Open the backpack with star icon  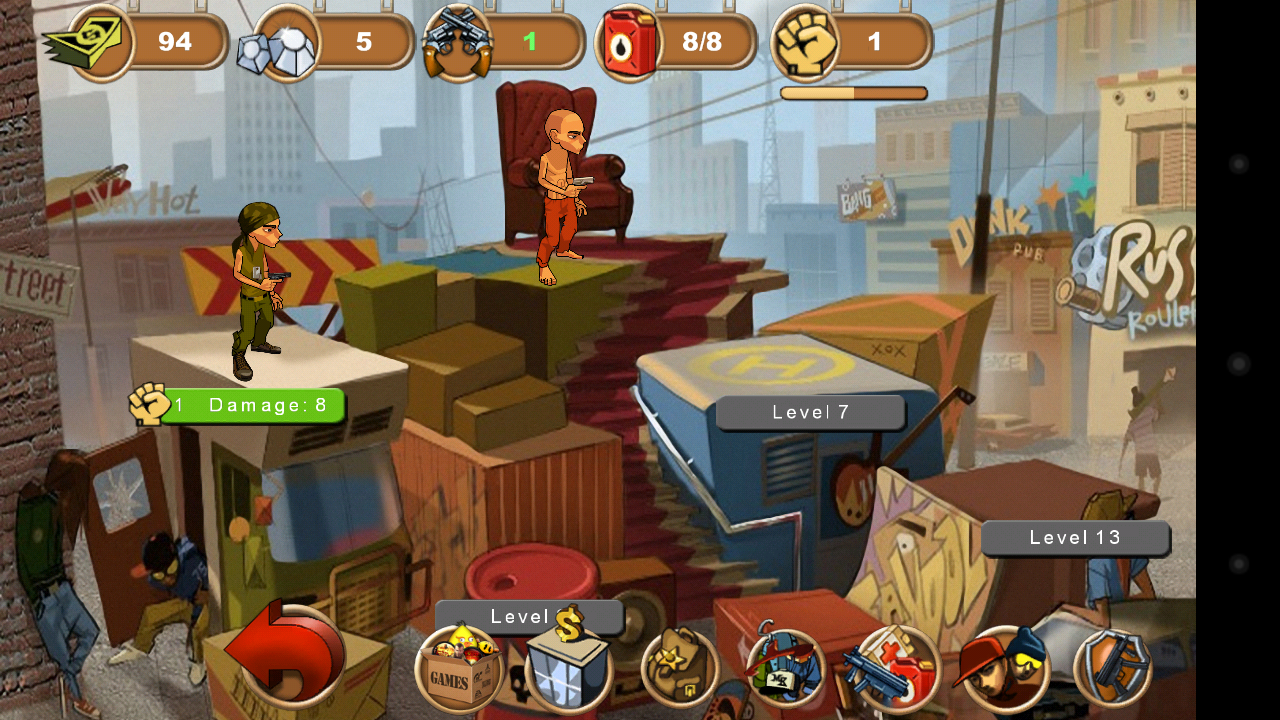tap(680, 668)
